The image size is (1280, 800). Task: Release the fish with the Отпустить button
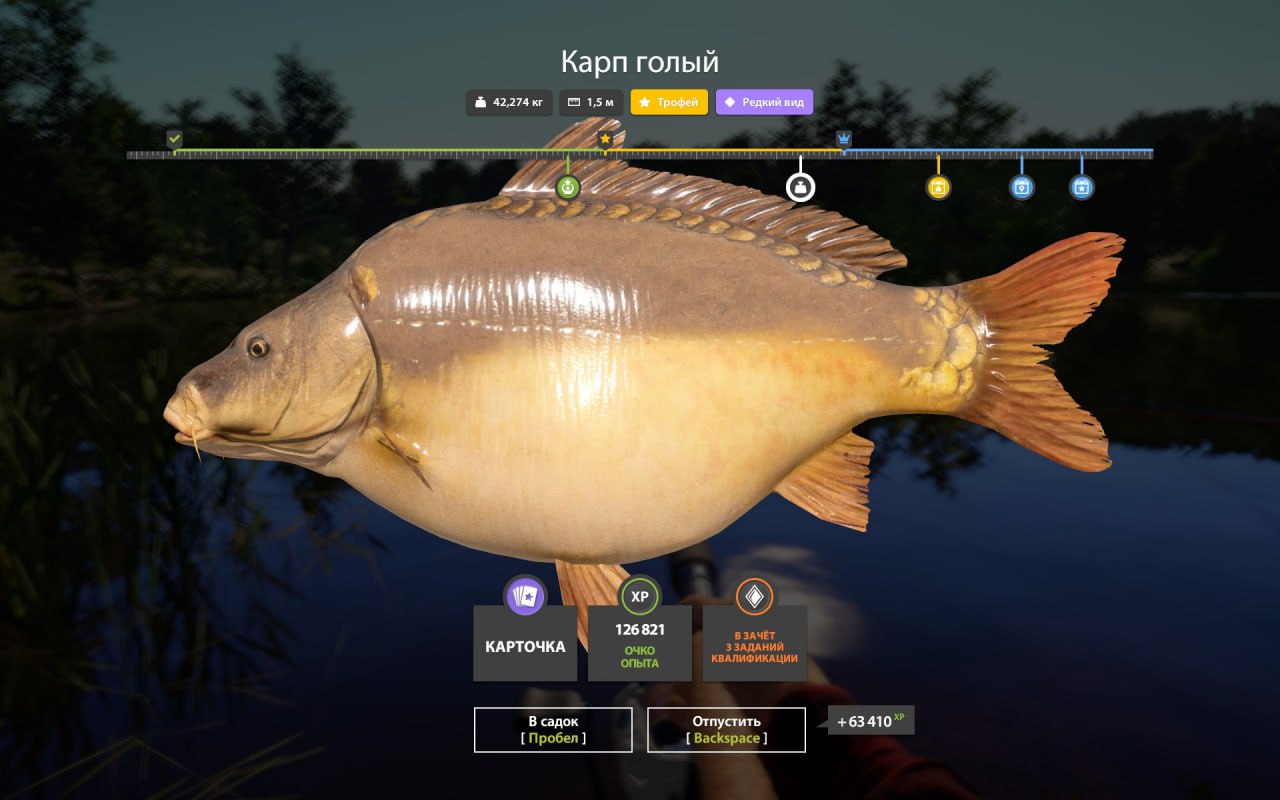[x=726, y=729]
